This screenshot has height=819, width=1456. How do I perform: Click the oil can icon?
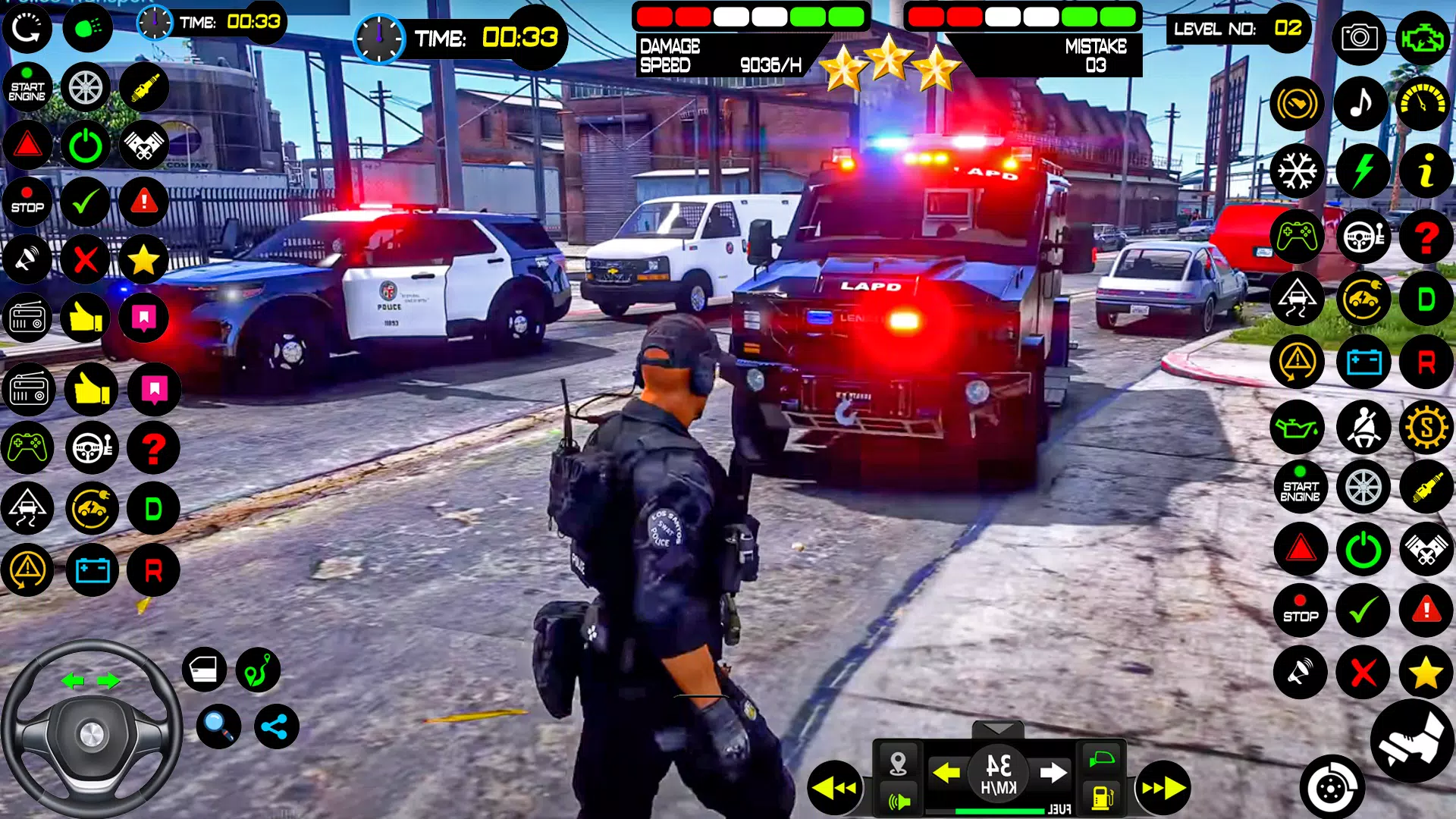point(1297,427)
